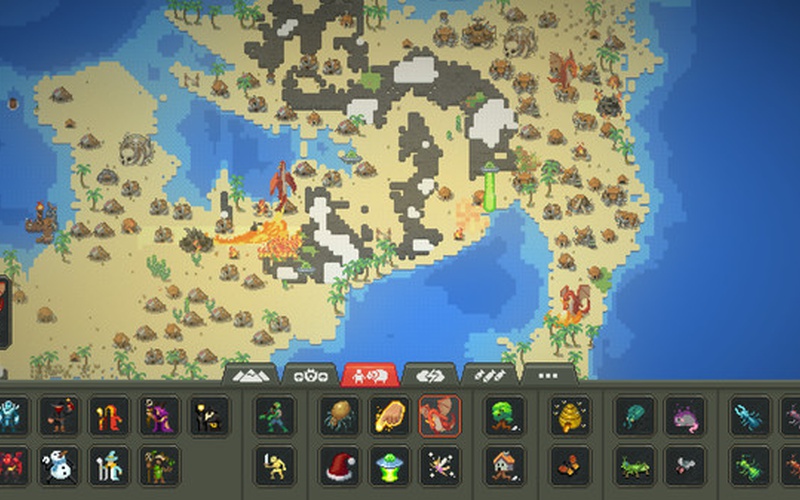Choose the green grasshopper
The image size is (800, 500).
click(x=635, y=465)
